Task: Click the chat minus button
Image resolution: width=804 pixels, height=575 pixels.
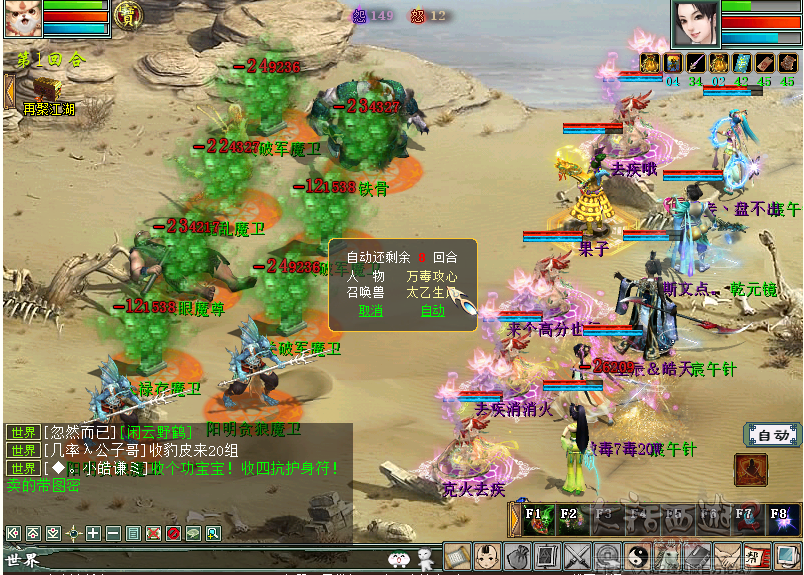Action: tap(113, 533)
